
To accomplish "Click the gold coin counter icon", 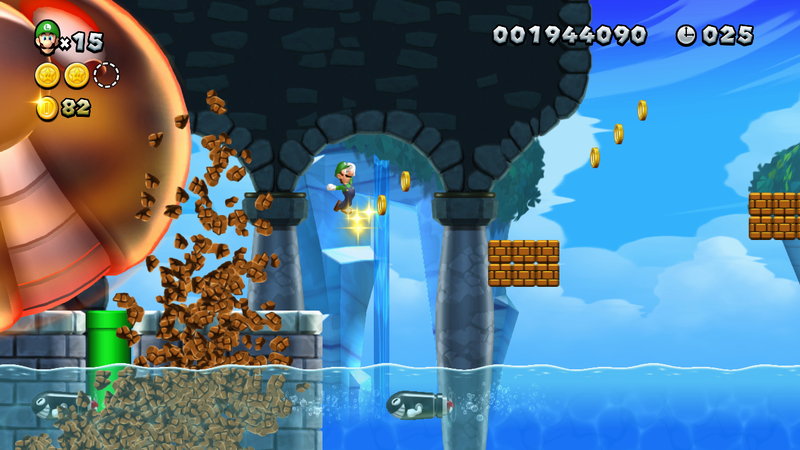I will click(x=47, y=107).
